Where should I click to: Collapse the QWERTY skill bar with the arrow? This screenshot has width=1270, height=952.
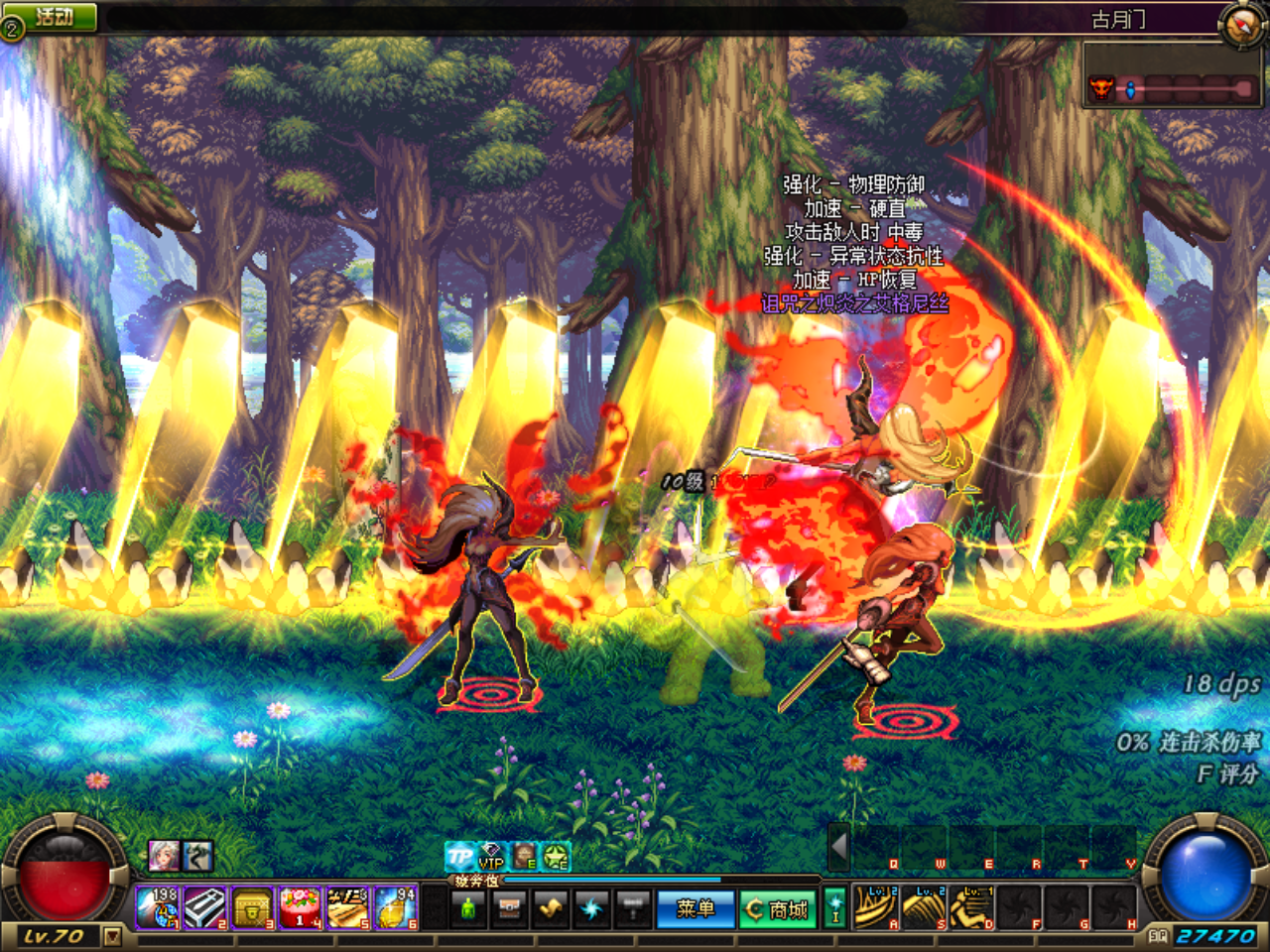pos(841,848)
